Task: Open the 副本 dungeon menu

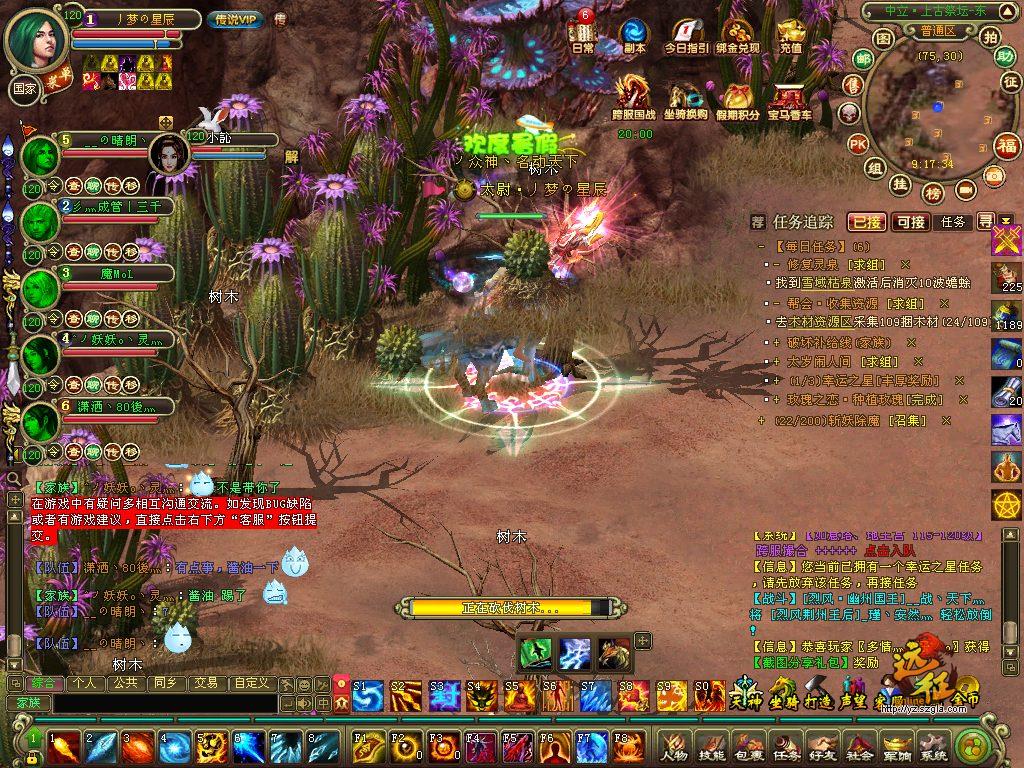Action: (633, 34)
